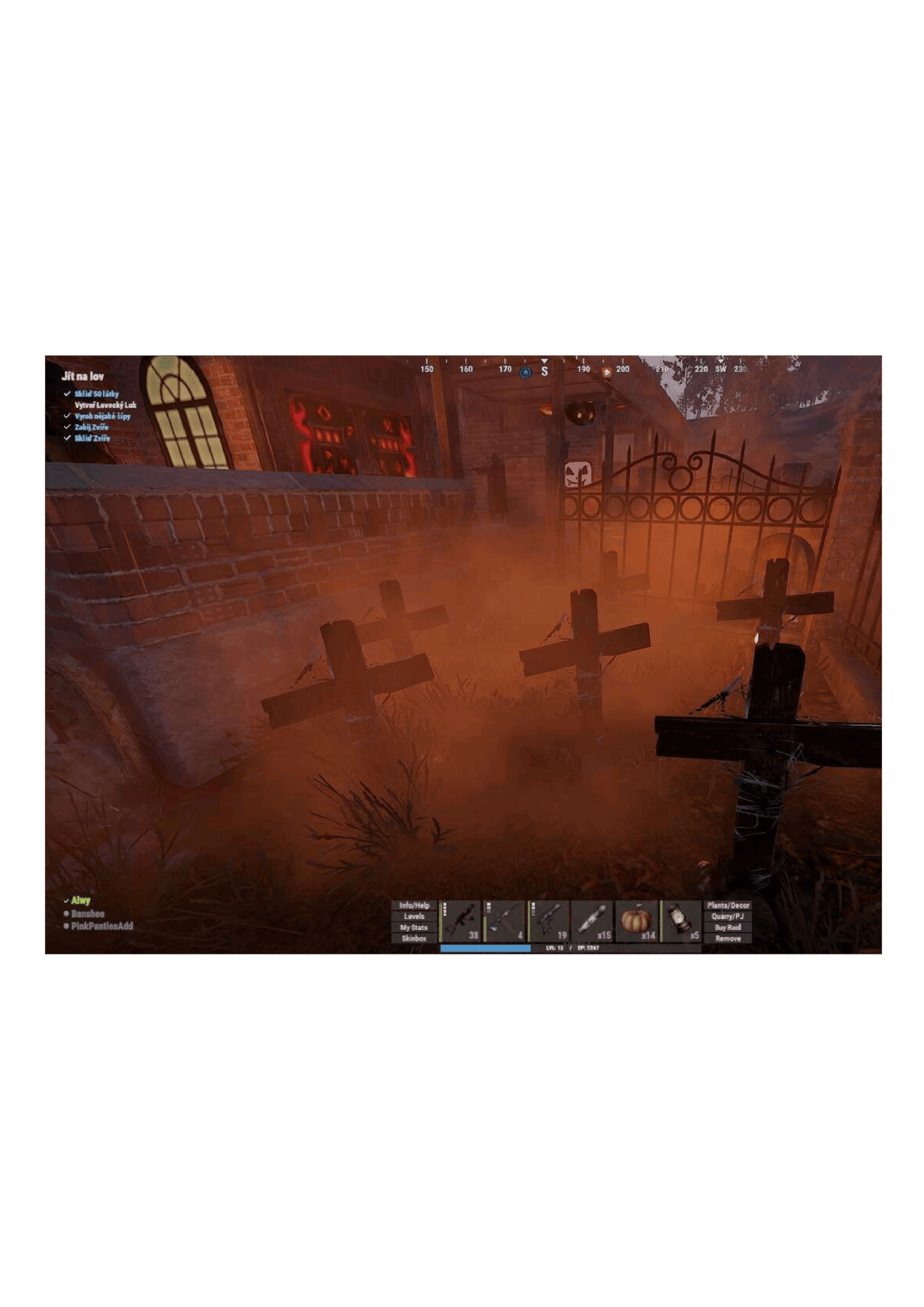Image resolution: width=924 pixels, height=1307 pixels.
Task: Select the pistol slot with 19 rounds
Action: tap(549, 921)
